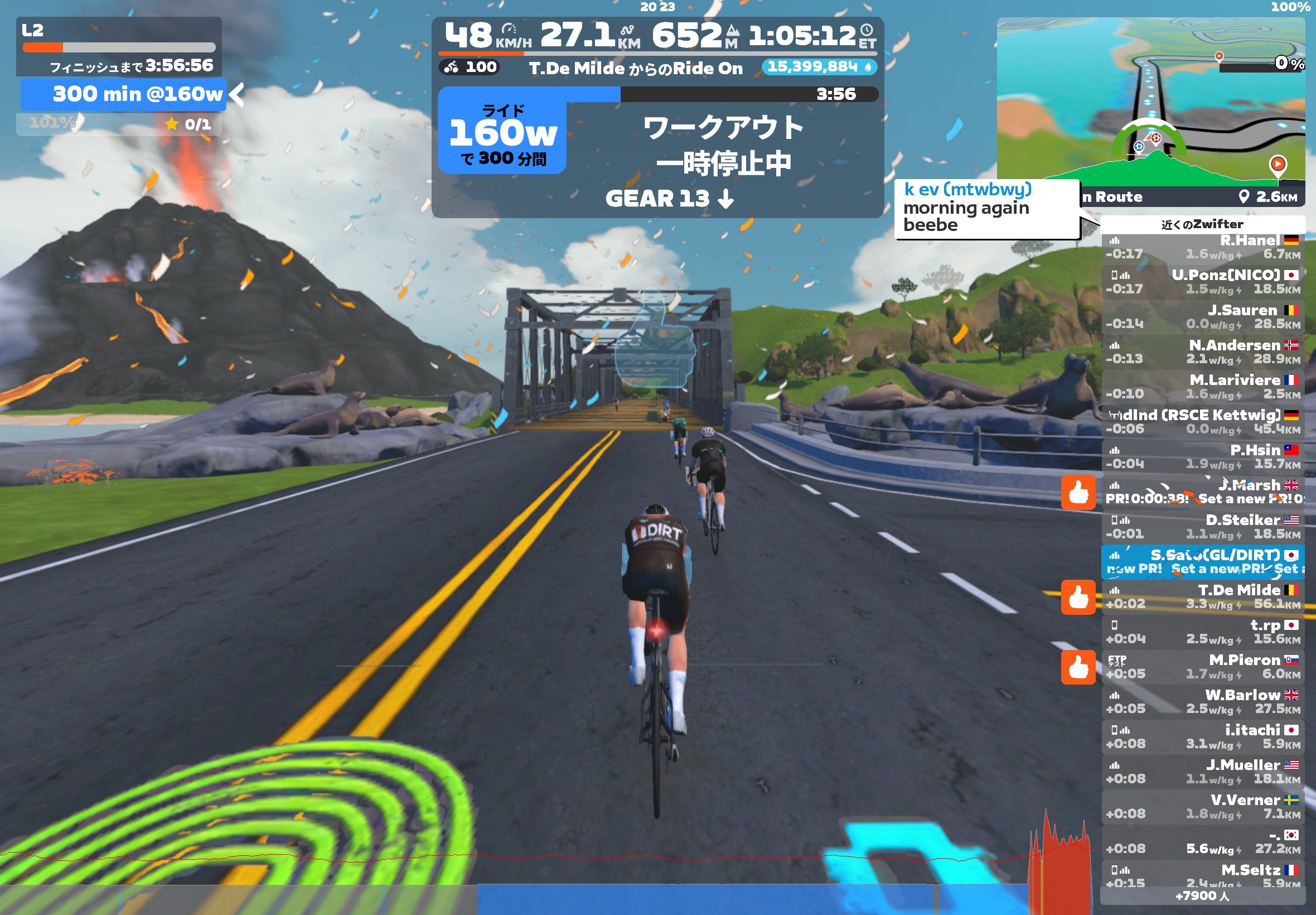The width and height of the screenshot is (1316, 915).
Task: Open i.itachi's rider entry
Action: pyautogui.click(x=1202, y=737)
